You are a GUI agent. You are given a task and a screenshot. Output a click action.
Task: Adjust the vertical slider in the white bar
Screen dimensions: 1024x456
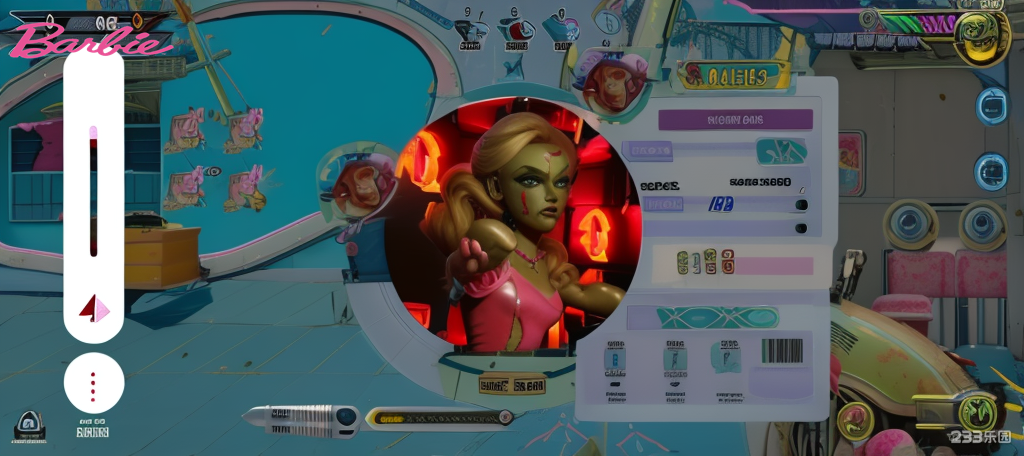point(93,190)
